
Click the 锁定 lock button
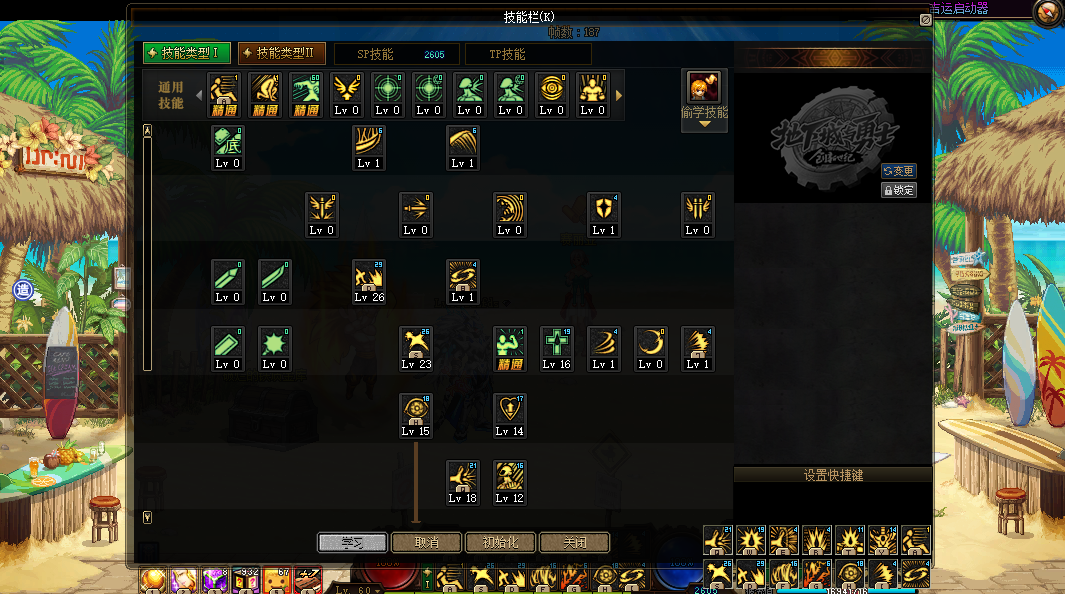pos(898,189)
